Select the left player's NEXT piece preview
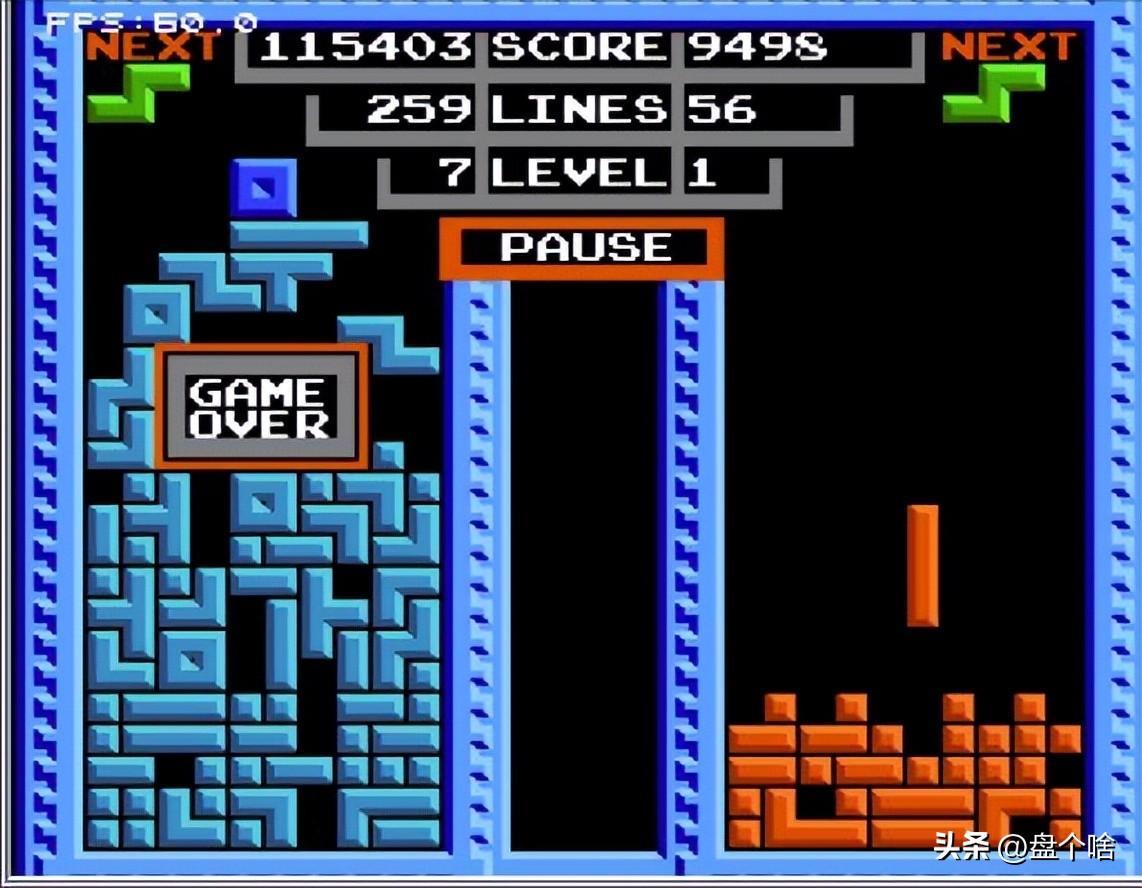Viewport: 1142px width, 888px height. (x=138, y=92)
